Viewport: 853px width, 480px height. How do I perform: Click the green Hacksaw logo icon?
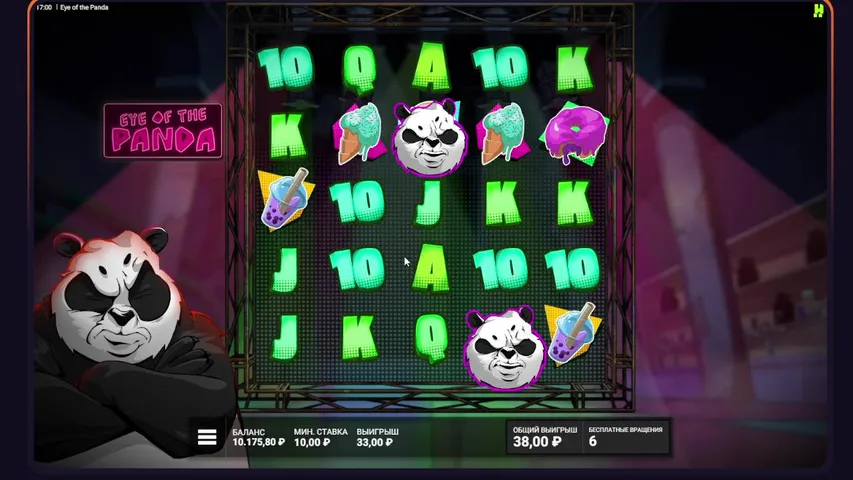pyautogui.click(x=818, y=10)
